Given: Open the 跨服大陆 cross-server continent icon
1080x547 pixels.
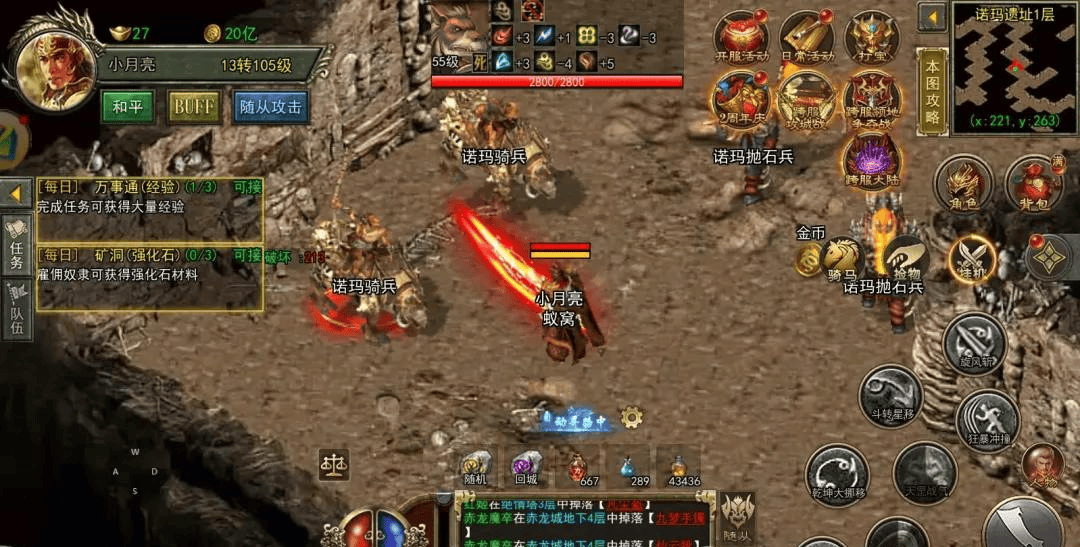Looking at the screenshot, I should coord(871,160).
